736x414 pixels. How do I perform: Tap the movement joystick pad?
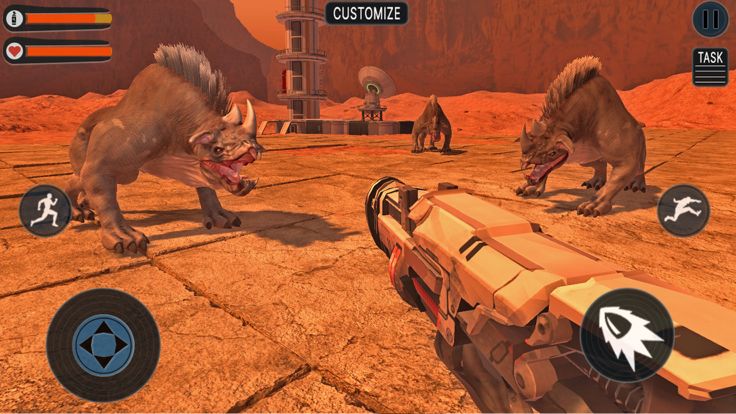[103, 345]
